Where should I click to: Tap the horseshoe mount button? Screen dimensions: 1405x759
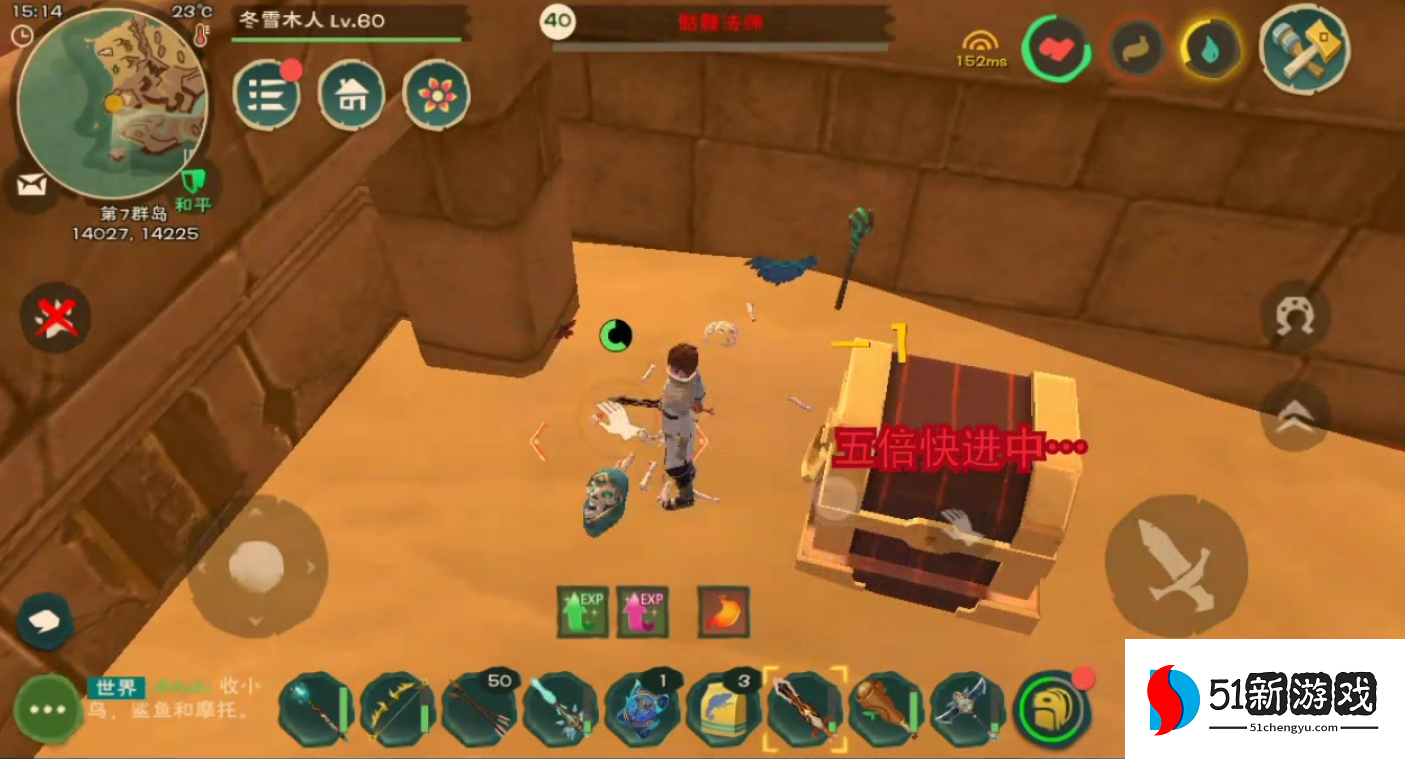pyautogui.click(x=1296, y=316)
